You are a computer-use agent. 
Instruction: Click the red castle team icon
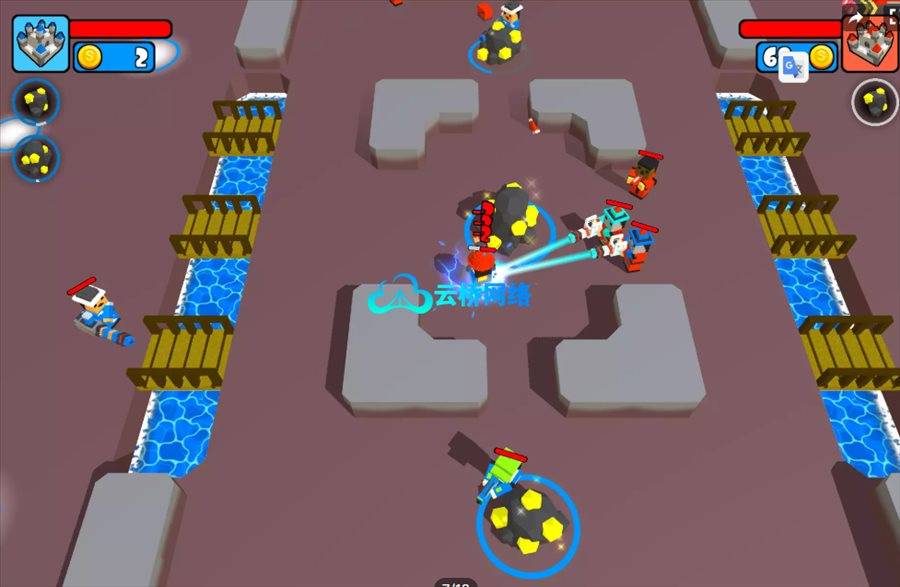(867, 45)
